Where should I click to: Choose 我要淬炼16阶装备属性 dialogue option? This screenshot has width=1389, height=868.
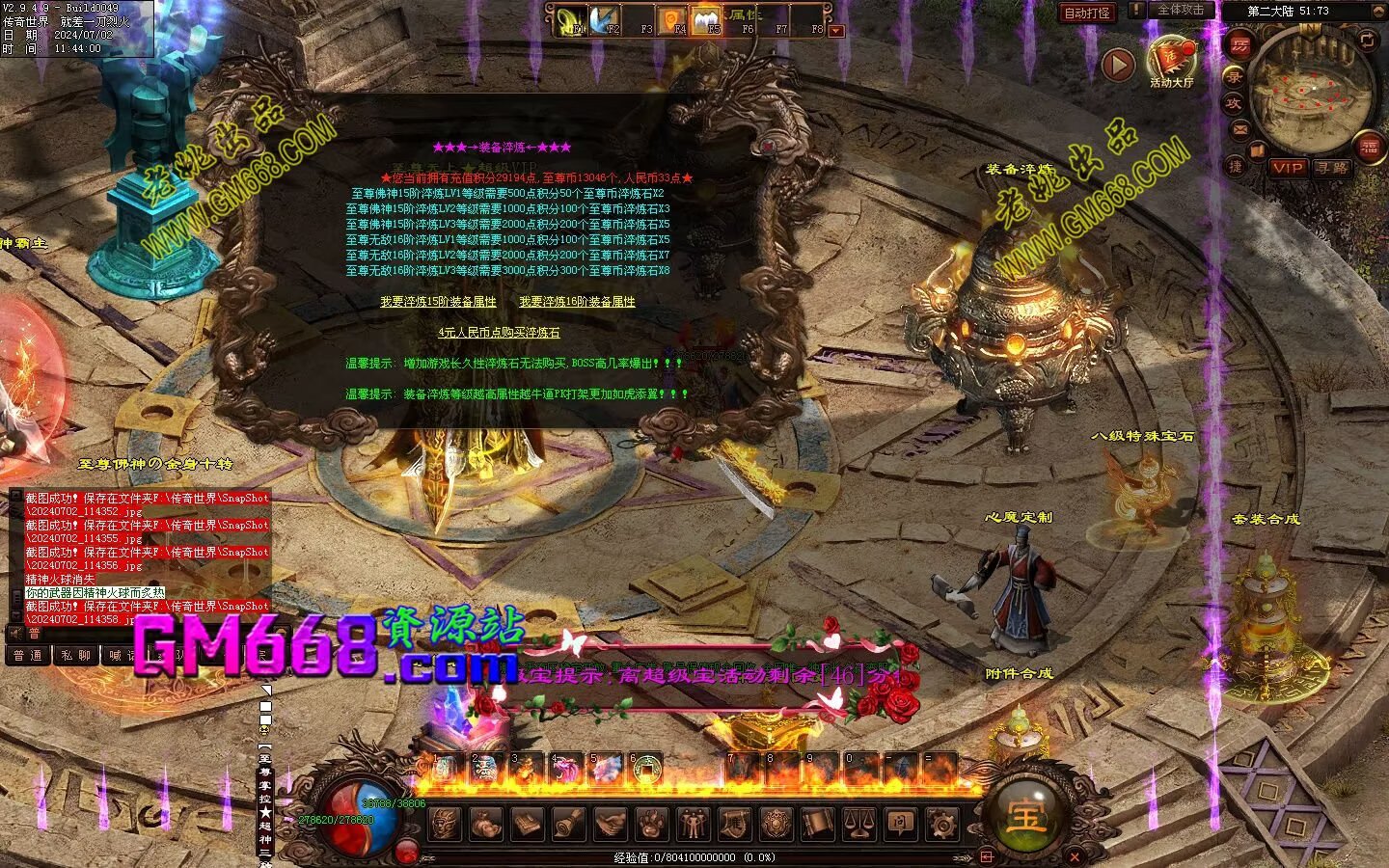577,302
